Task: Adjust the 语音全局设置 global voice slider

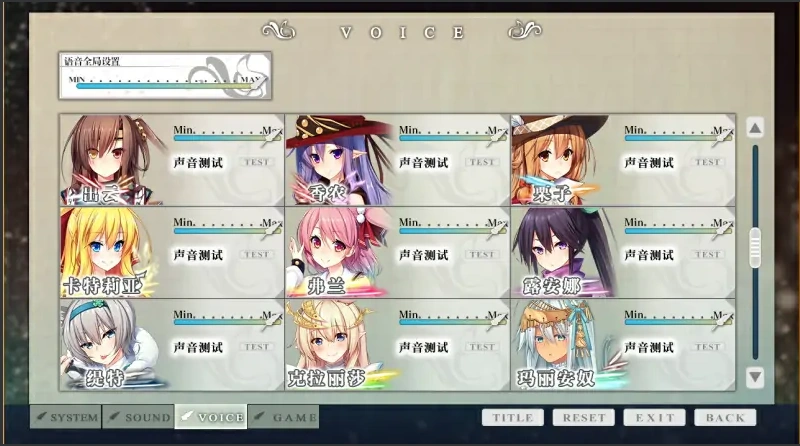Action: coord(163,86)
